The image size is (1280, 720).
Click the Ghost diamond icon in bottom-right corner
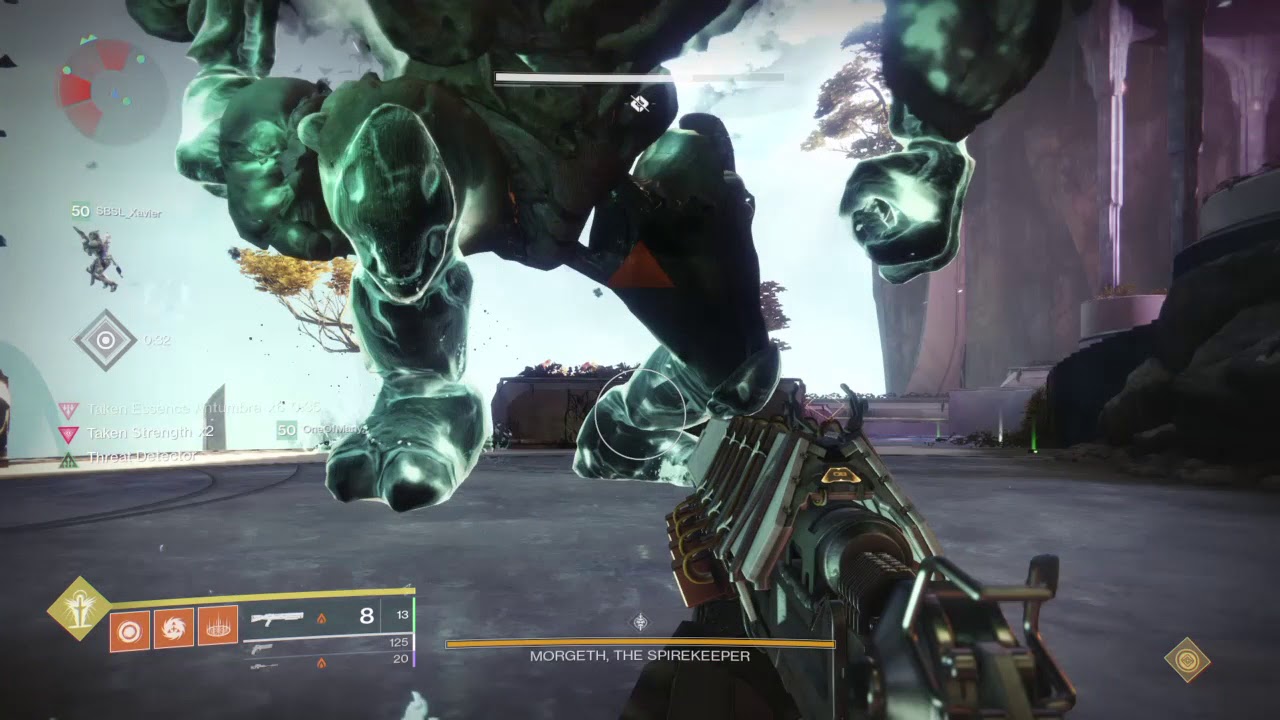pyautogui.click(x=1187, y=660)
